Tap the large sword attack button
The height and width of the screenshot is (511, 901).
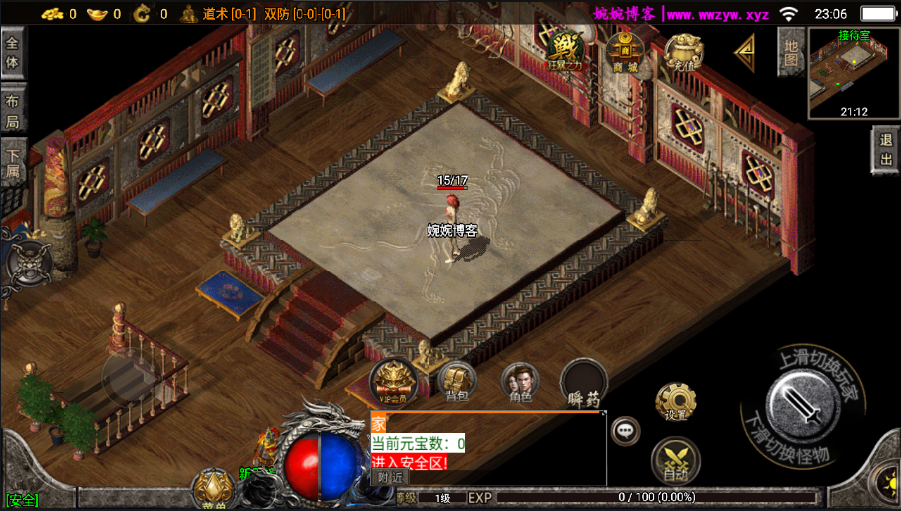coord(802,406)
